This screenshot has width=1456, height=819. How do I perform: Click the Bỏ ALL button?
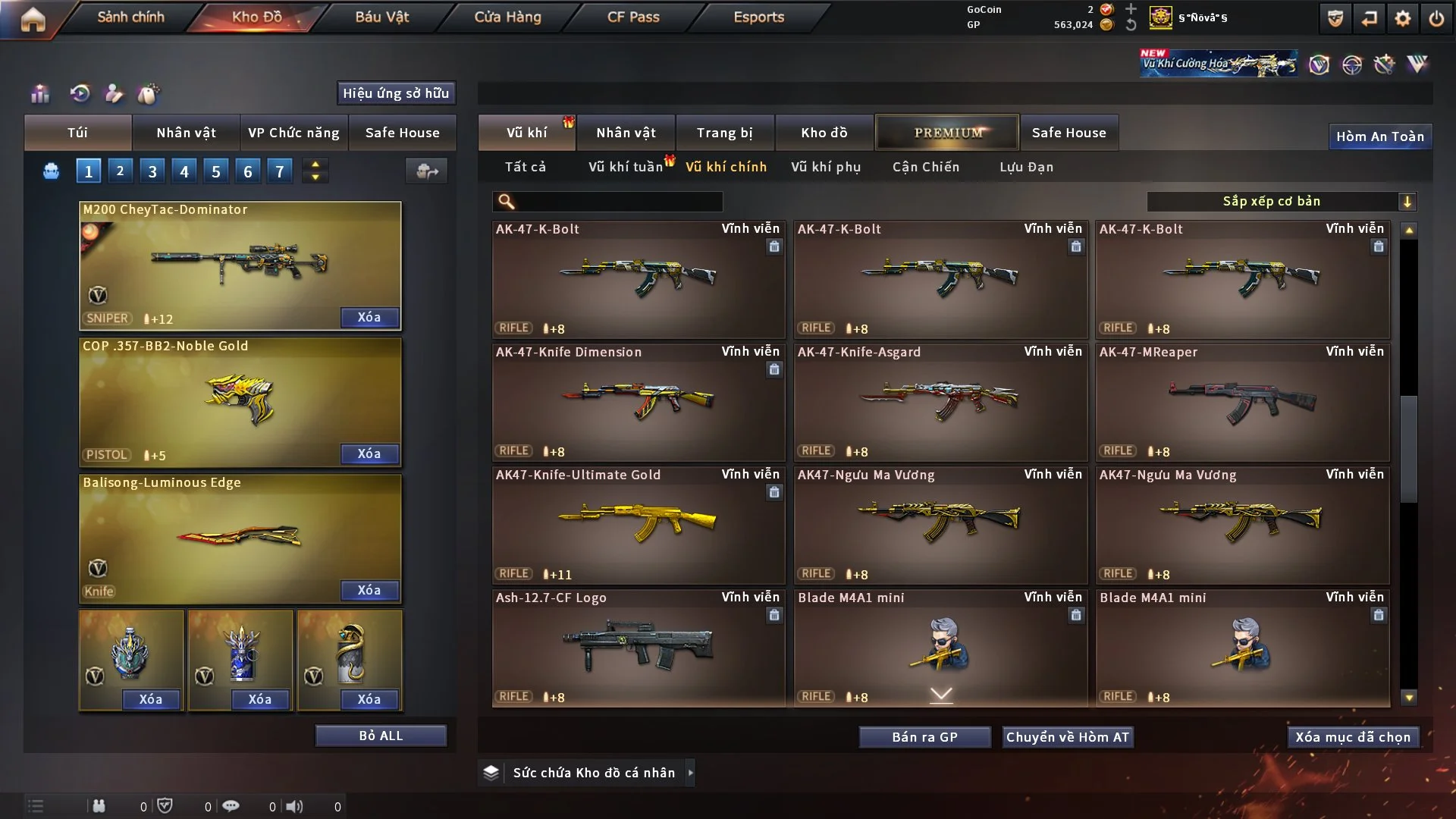pos(381,736)
